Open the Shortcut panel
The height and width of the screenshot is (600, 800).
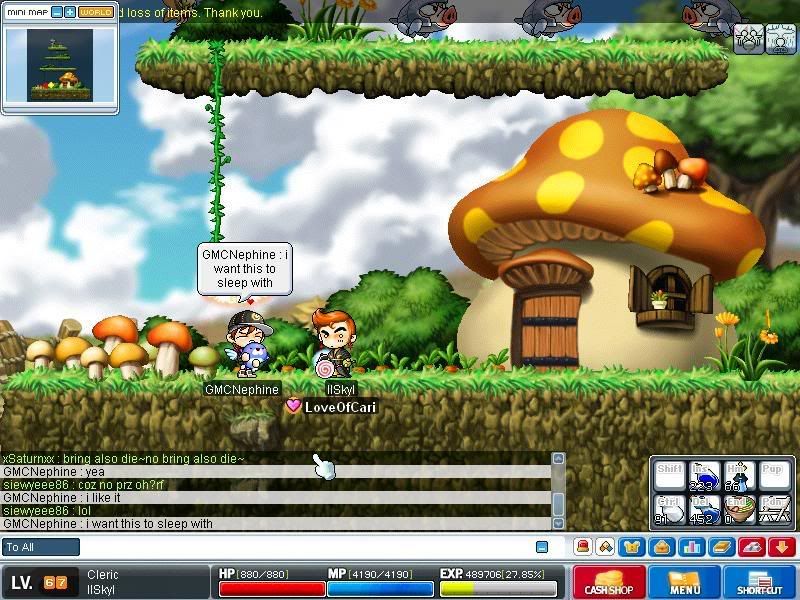760,583
